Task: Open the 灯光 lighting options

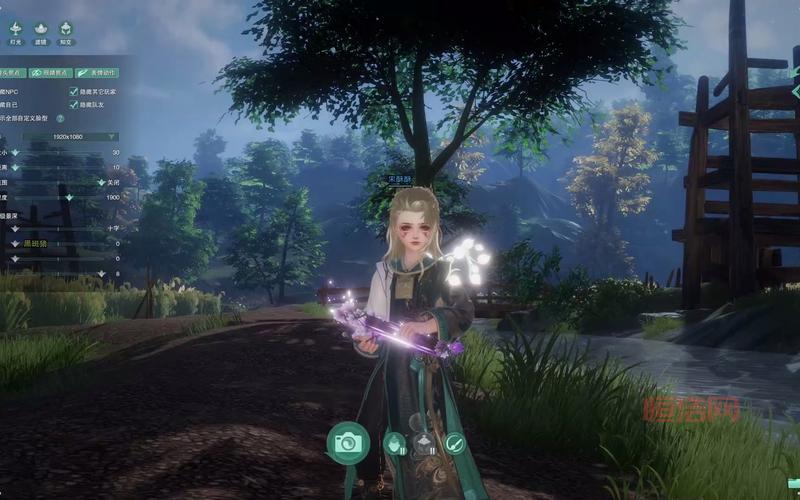Action: click(15, 29)
